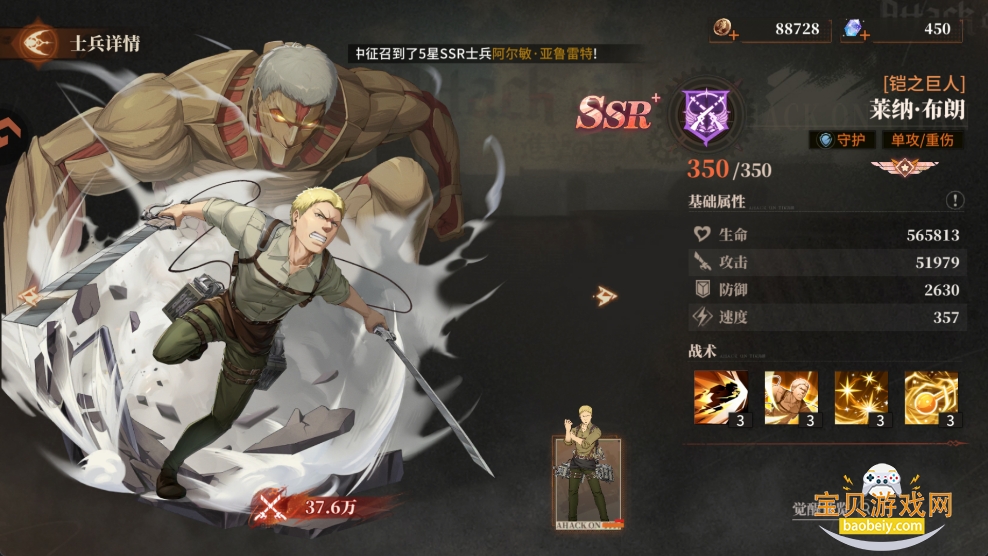The width and height of the screenshot is (988, 556).
Task: Click the 单攻/重伤 attack type tag
Action: pyautogui.click(x=922, y=140)
